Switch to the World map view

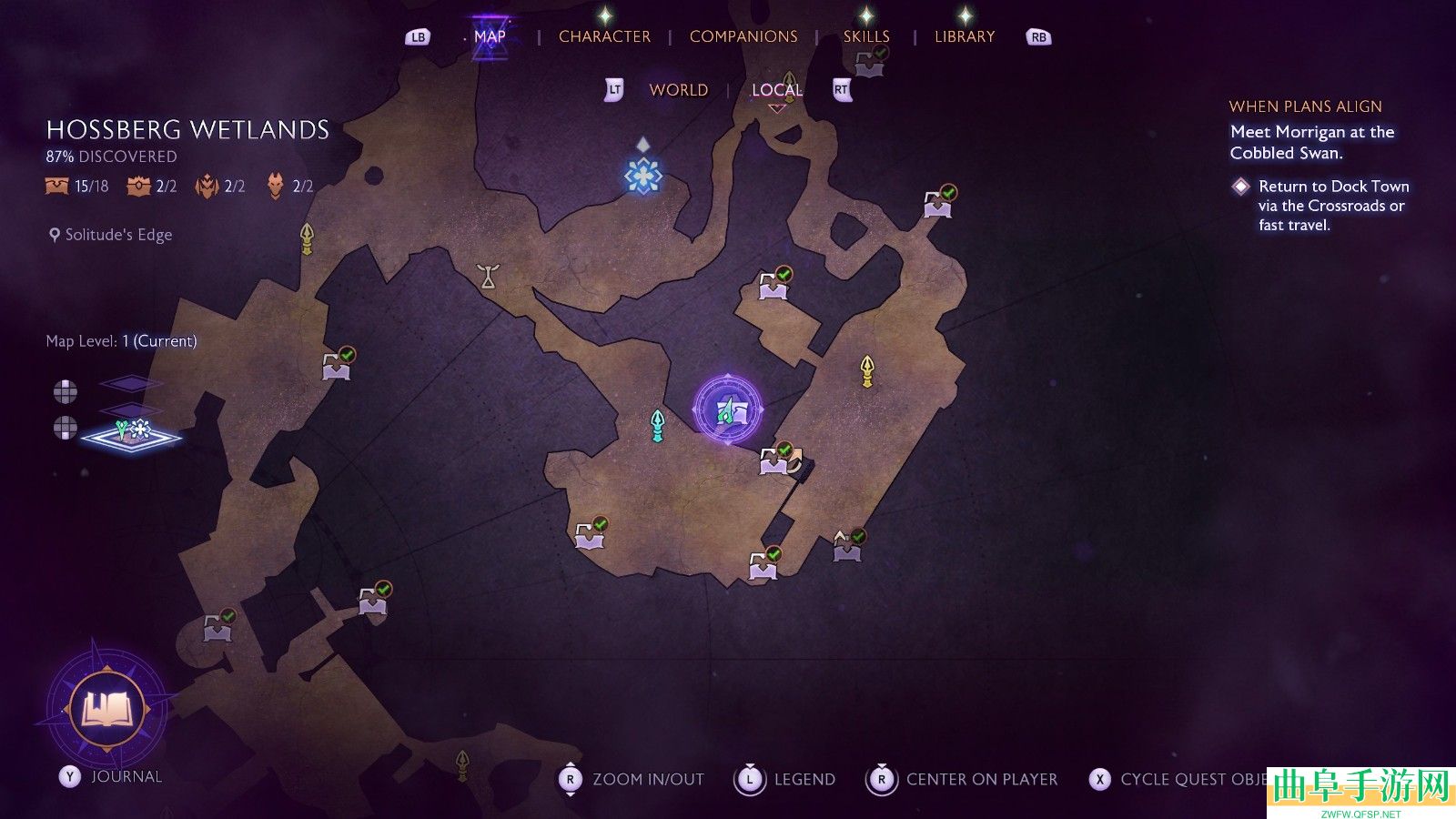pos(678,90)
